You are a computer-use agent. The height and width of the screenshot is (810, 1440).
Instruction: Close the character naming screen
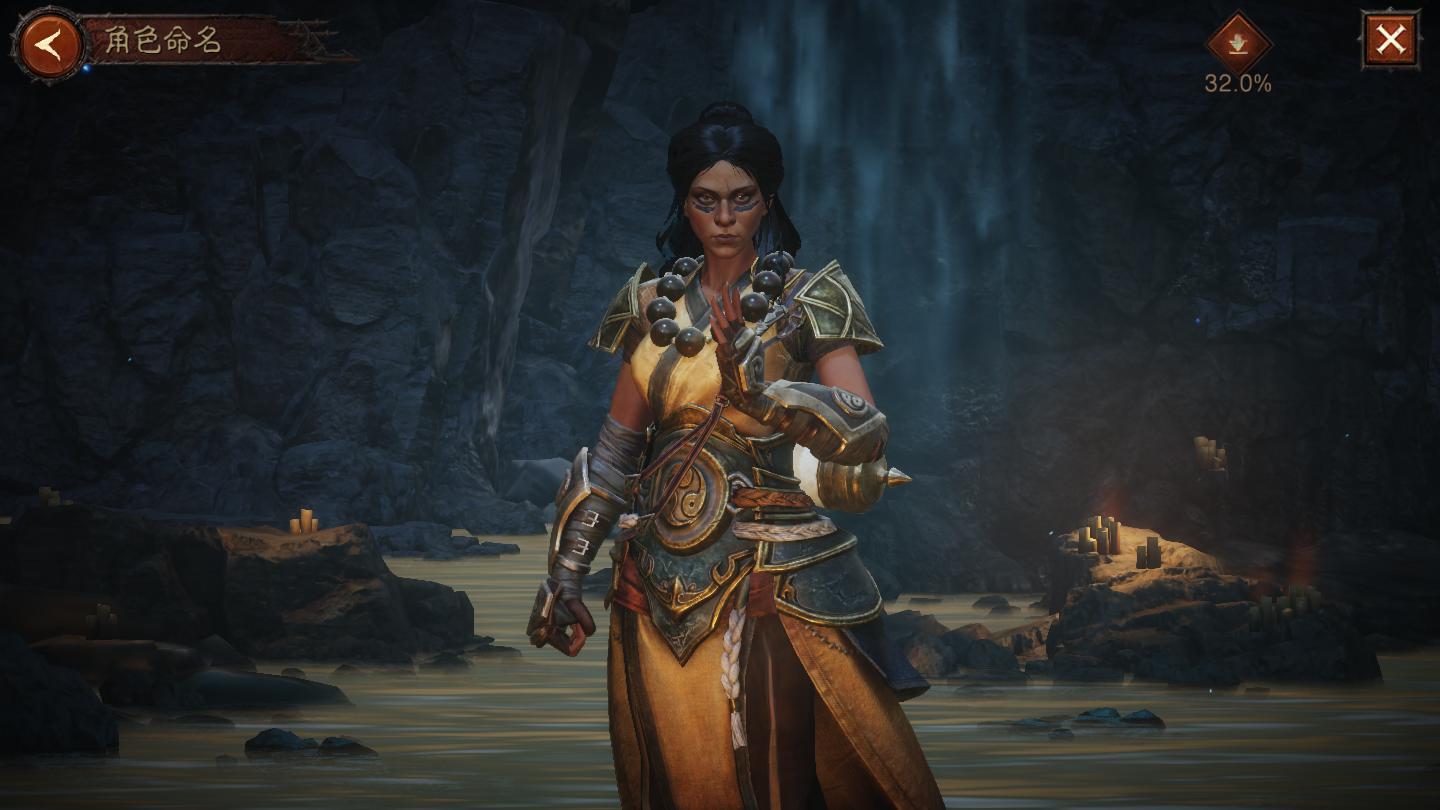coord(1390,40)
